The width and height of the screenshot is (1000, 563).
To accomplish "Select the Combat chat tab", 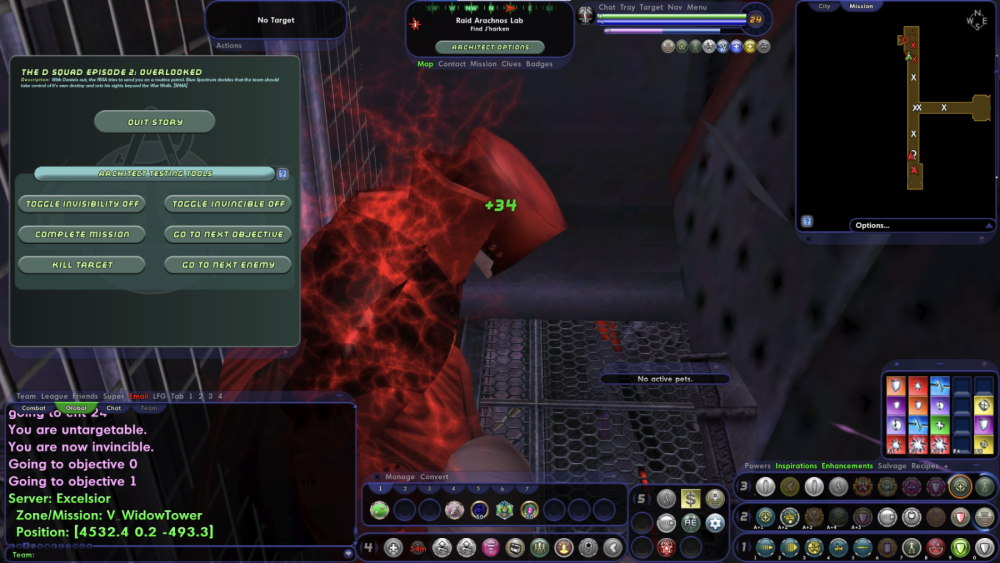I will [x=34, y=408].
